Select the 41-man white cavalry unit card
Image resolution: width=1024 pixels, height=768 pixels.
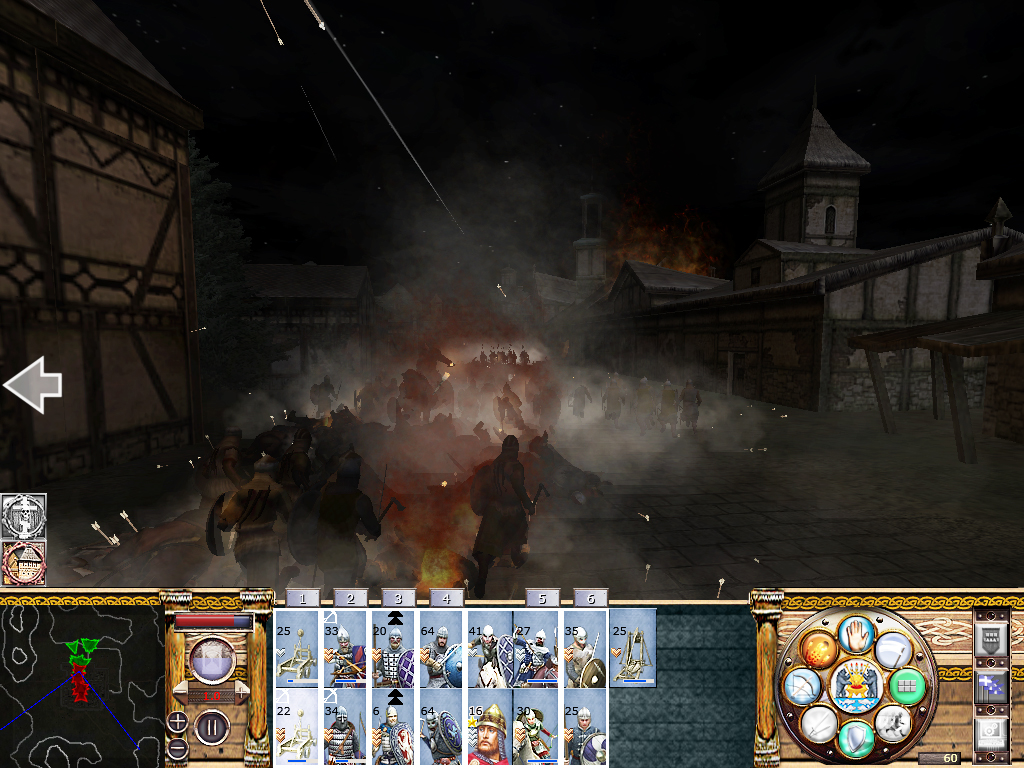coord(489,650)
